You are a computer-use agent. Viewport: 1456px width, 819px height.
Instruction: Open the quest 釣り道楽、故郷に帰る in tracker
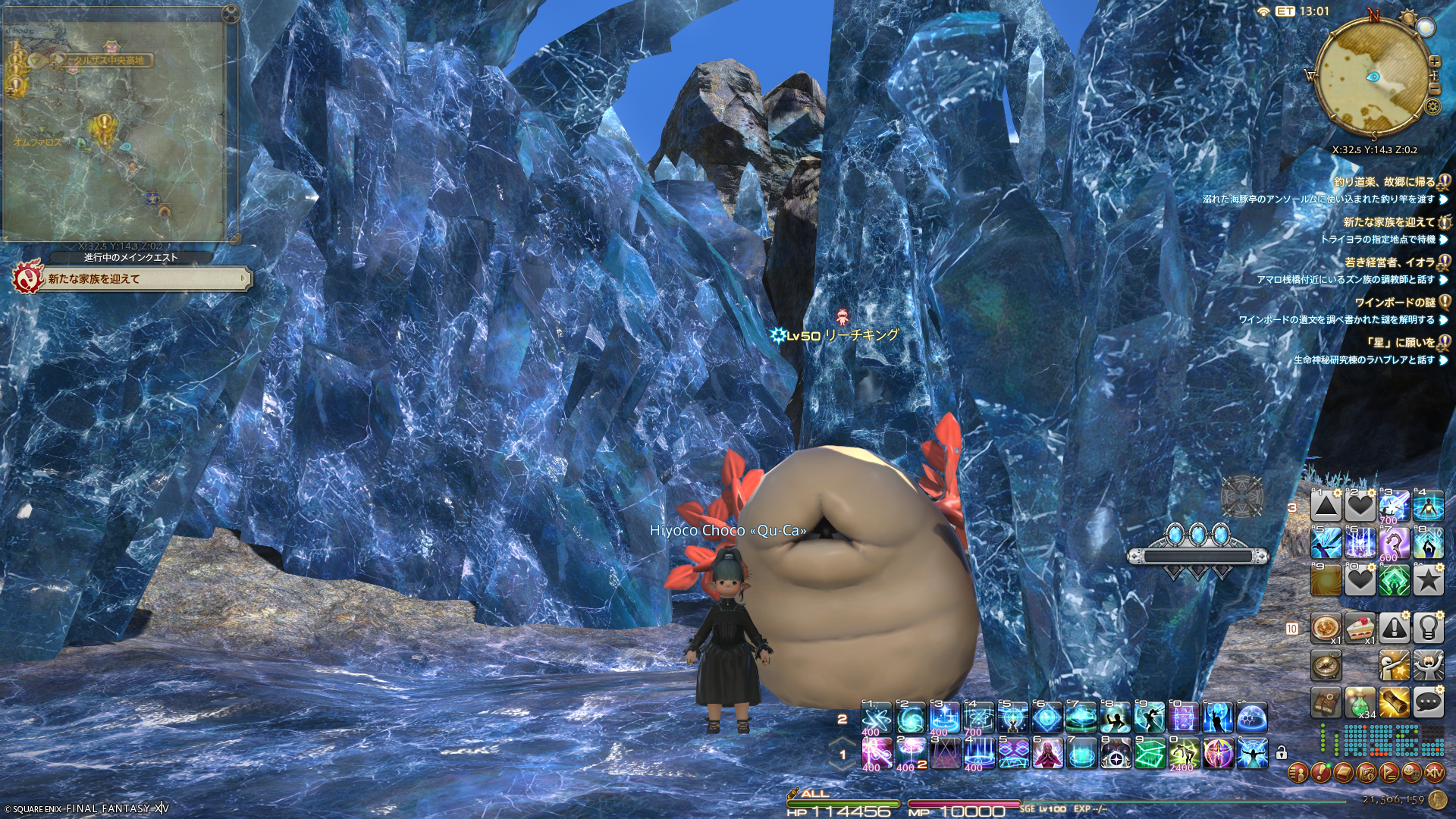click(1384, 182)
